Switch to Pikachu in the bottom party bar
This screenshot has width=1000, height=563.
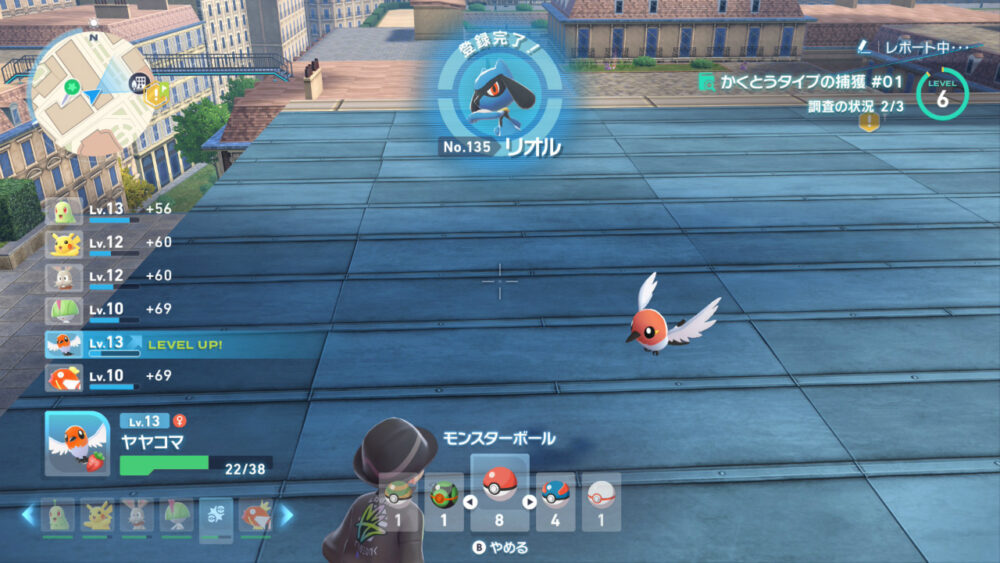(96, 516)
